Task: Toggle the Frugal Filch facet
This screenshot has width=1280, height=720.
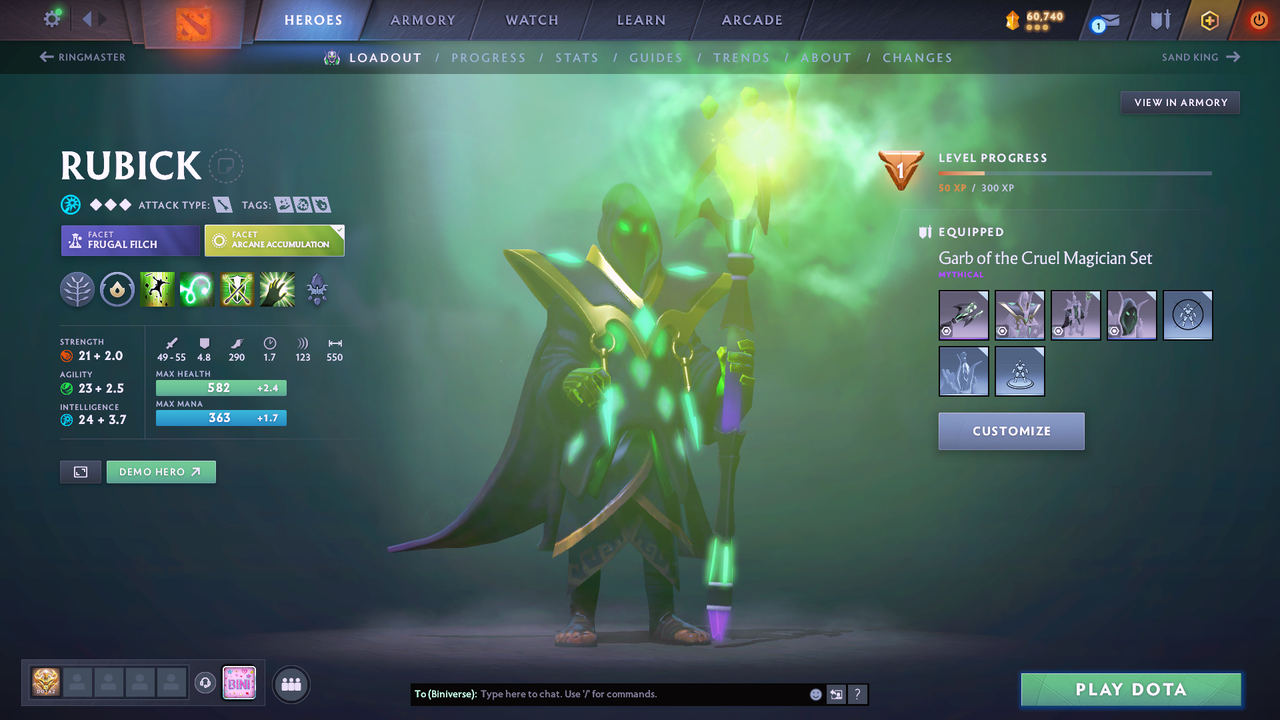Action: click(x=130, y=240)
